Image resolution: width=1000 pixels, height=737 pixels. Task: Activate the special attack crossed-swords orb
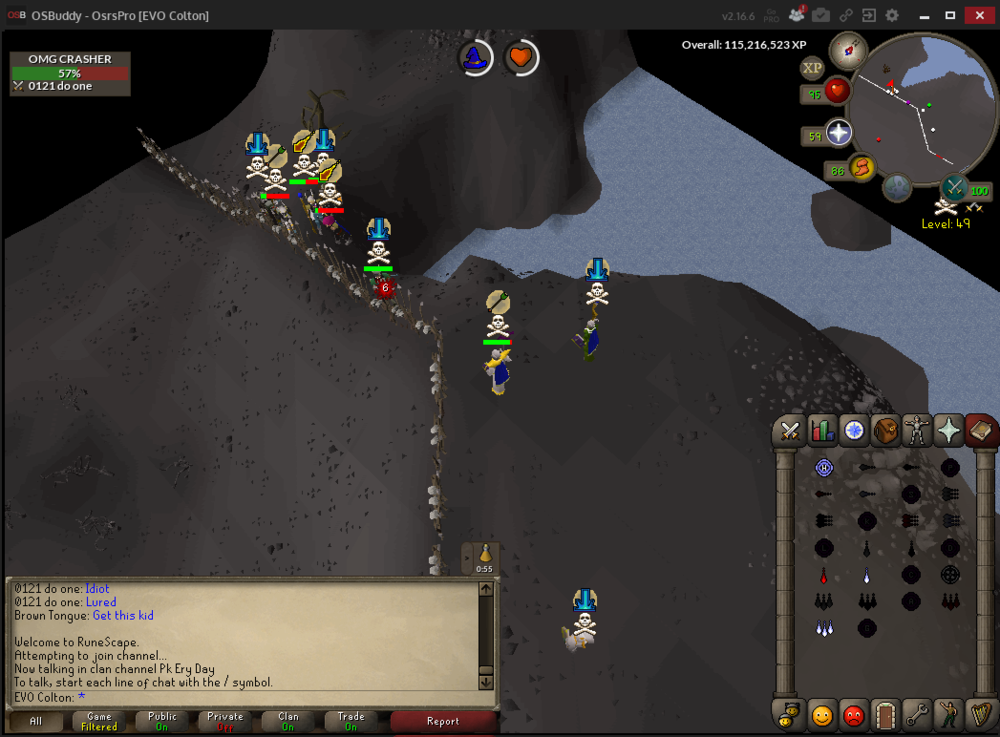coord(955,187)
